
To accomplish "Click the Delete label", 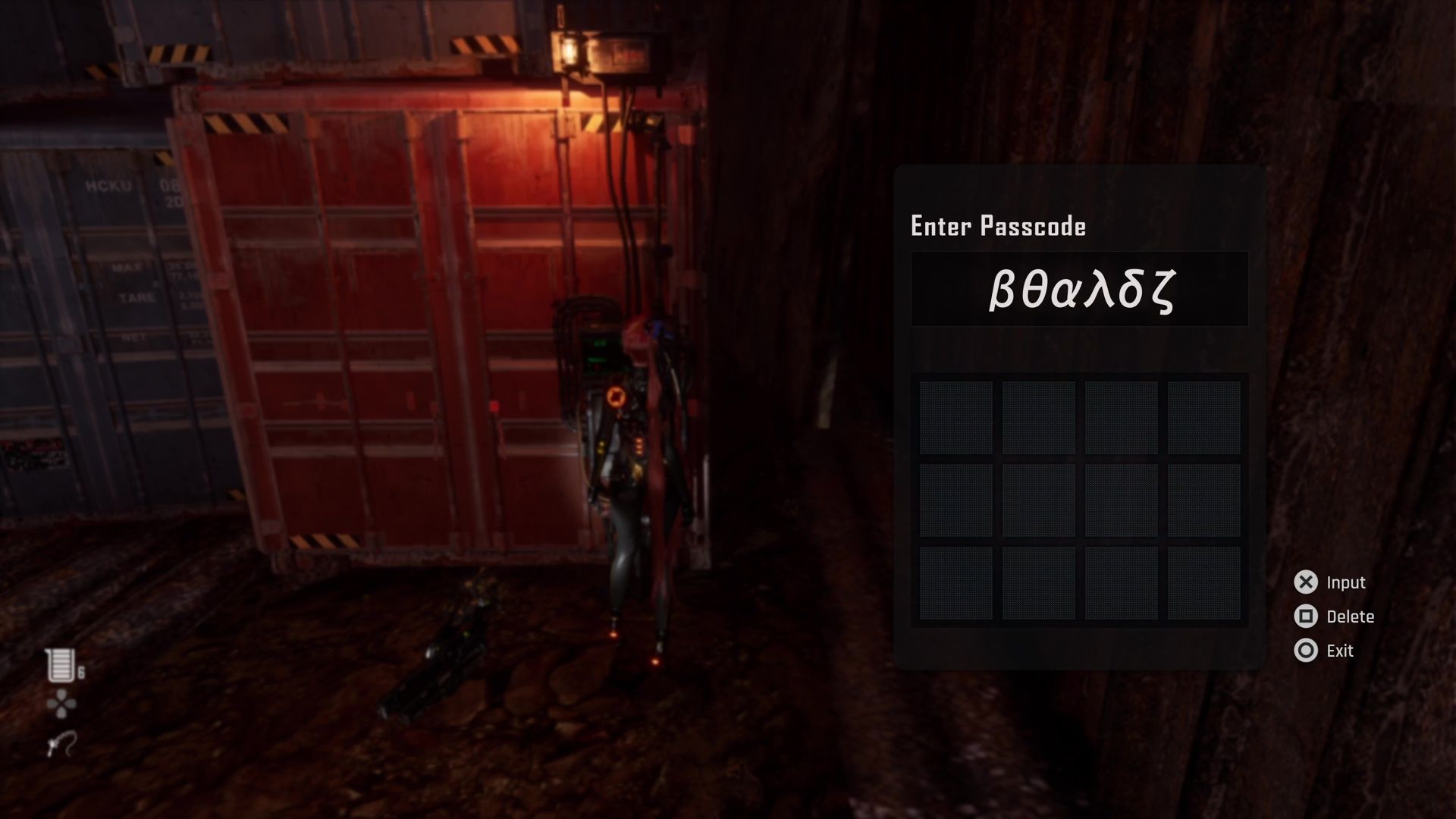I will (x=1351, y=616).
